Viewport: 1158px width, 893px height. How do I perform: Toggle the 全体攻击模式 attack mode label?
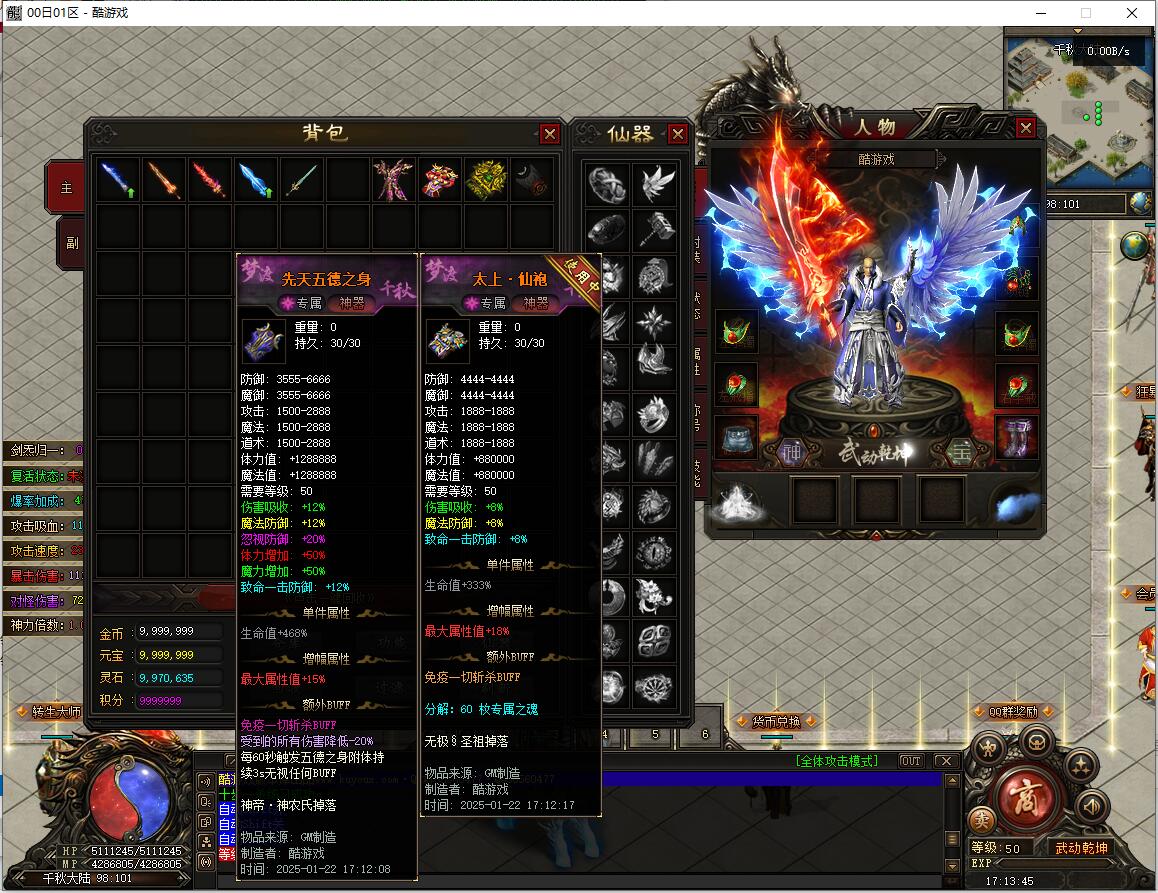coord(836,761)
